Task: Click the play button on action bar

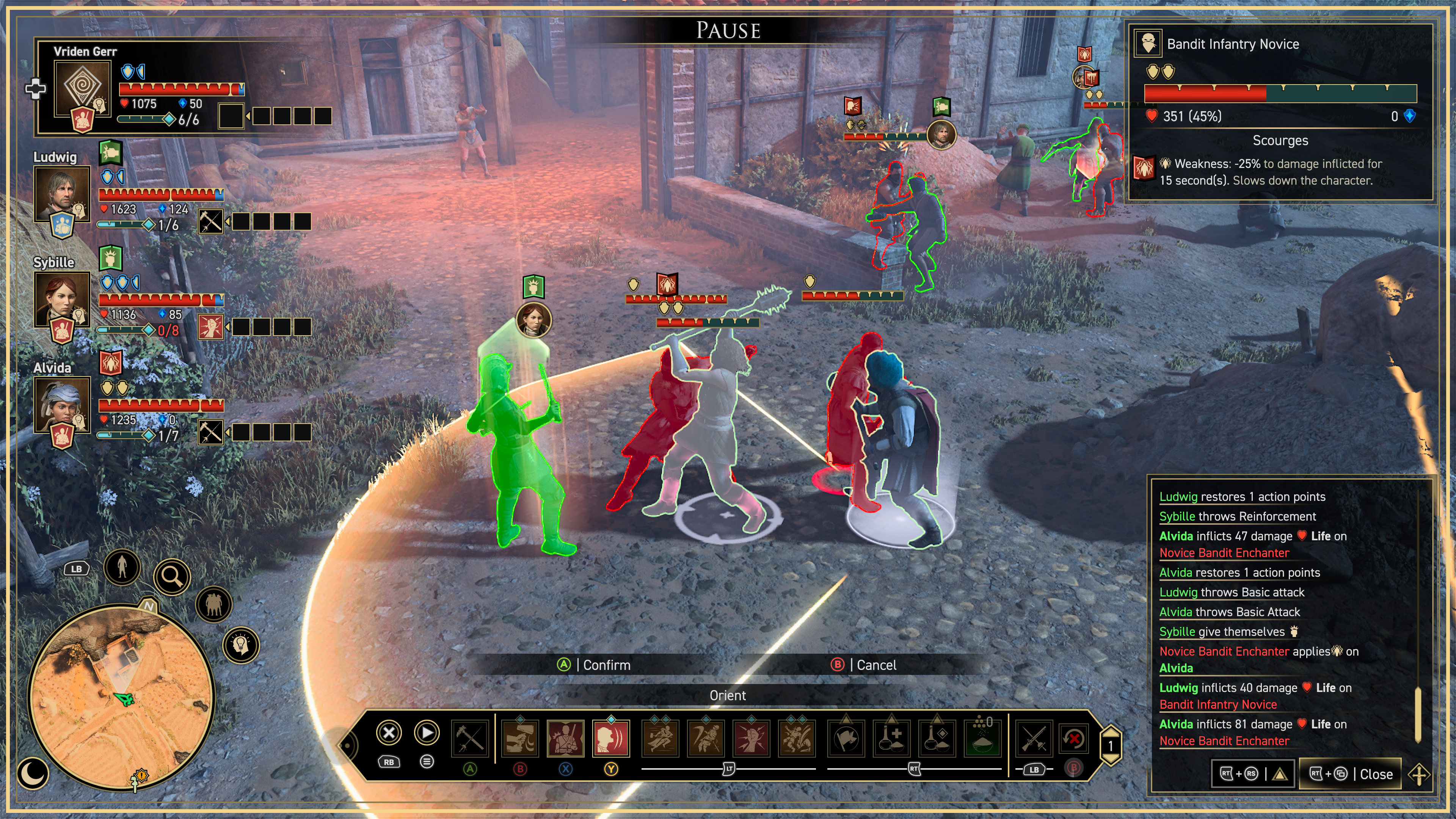Action: [x=427, y=733]
